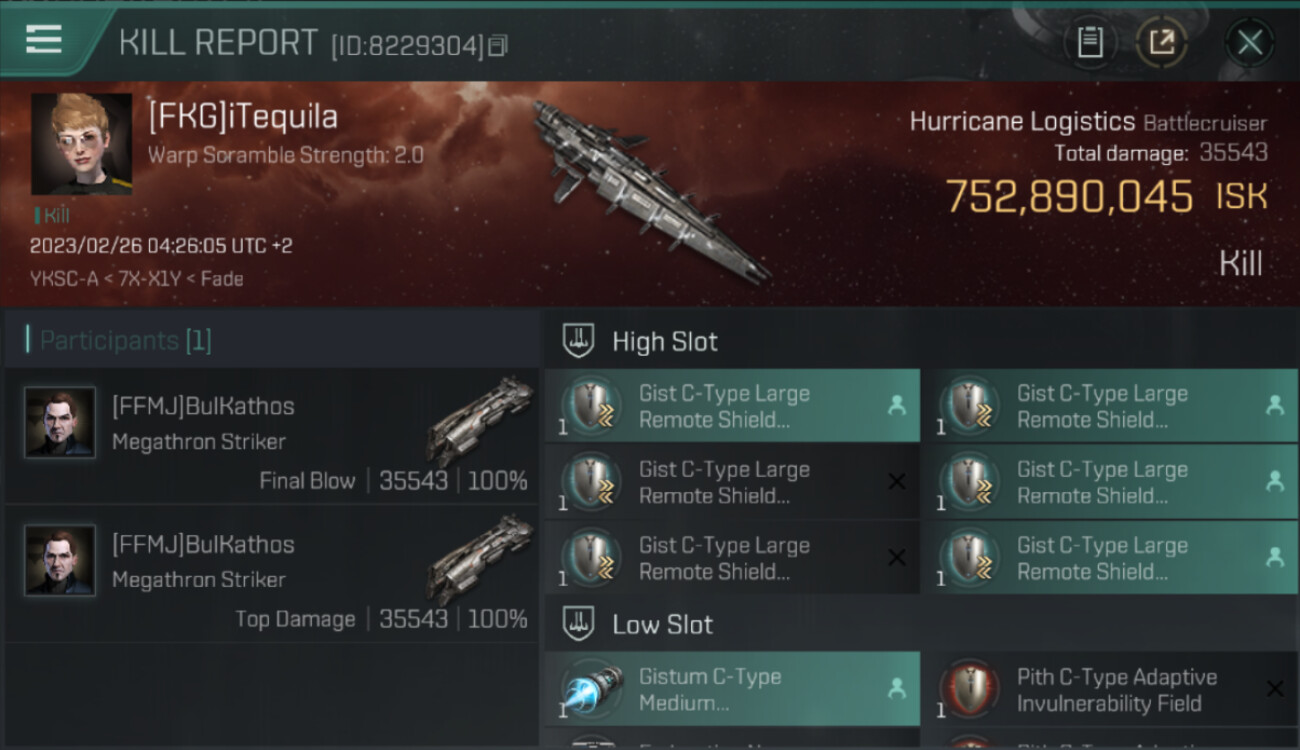
Task: Inspect the Pith C-Type Adaptive Invulnerability Field
Action: [x=1110, y=689]
